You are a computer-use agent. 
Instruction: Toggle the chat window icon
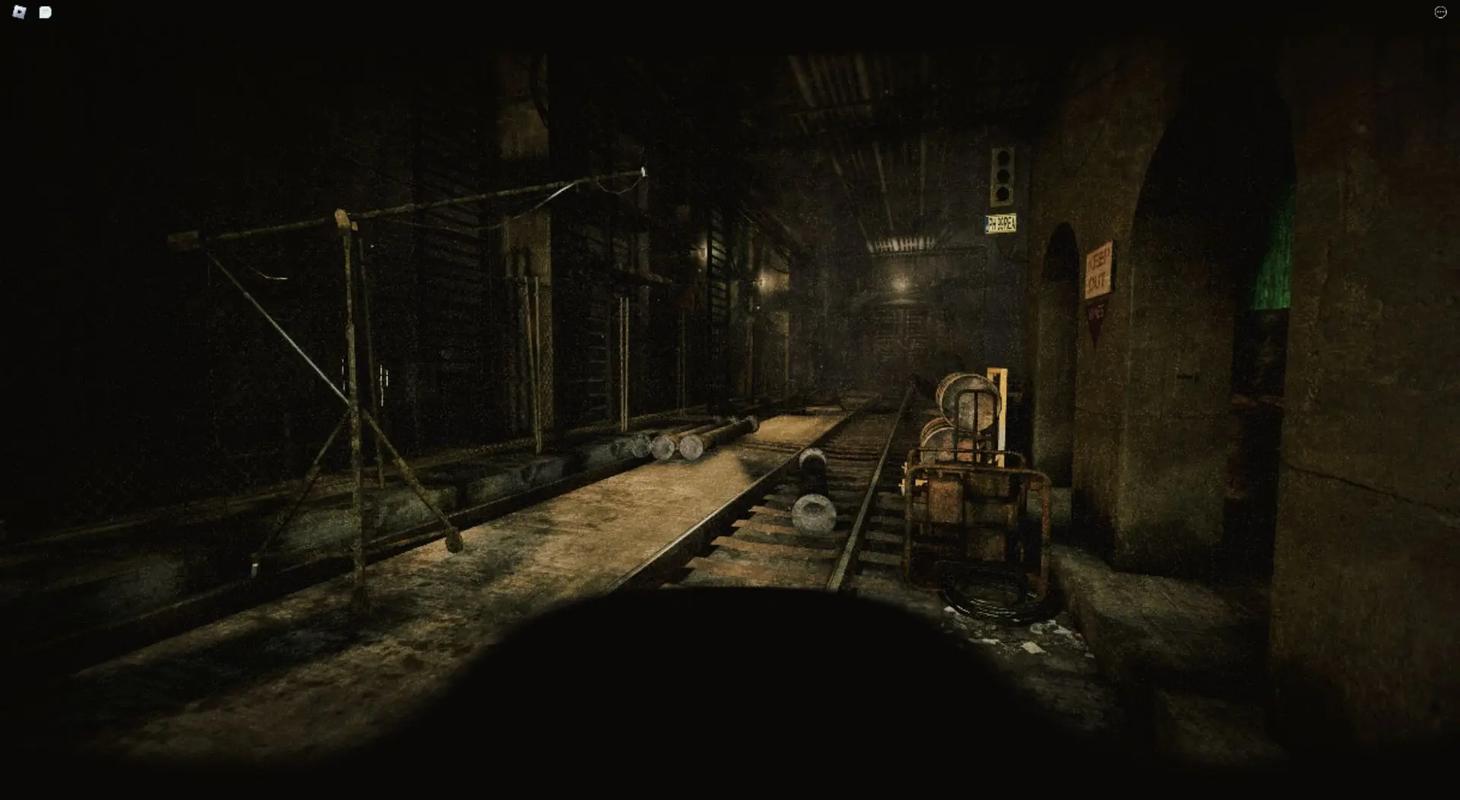[45, 12]
